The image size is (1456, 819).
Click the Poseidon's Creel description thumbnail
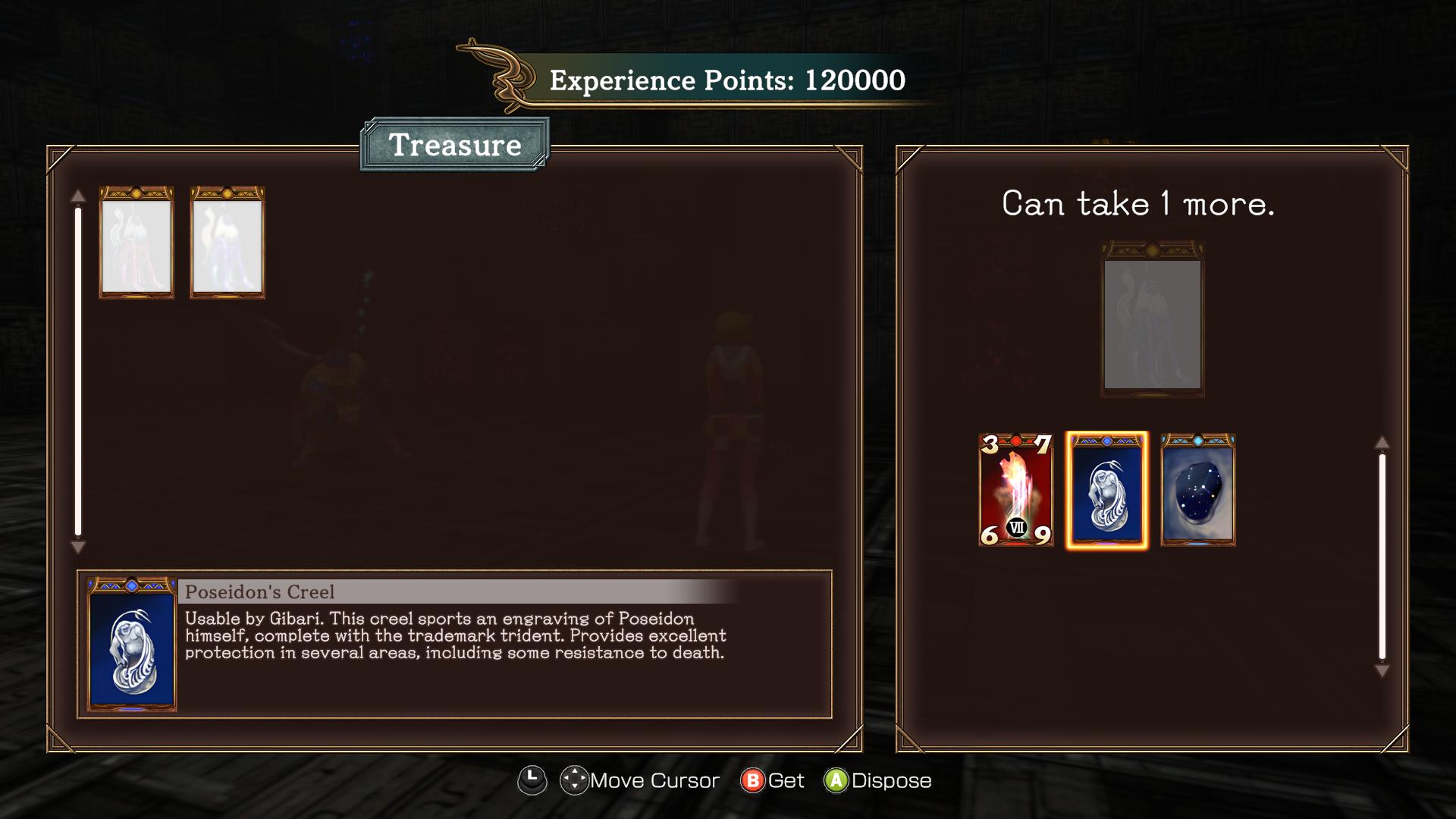[132, 645]
